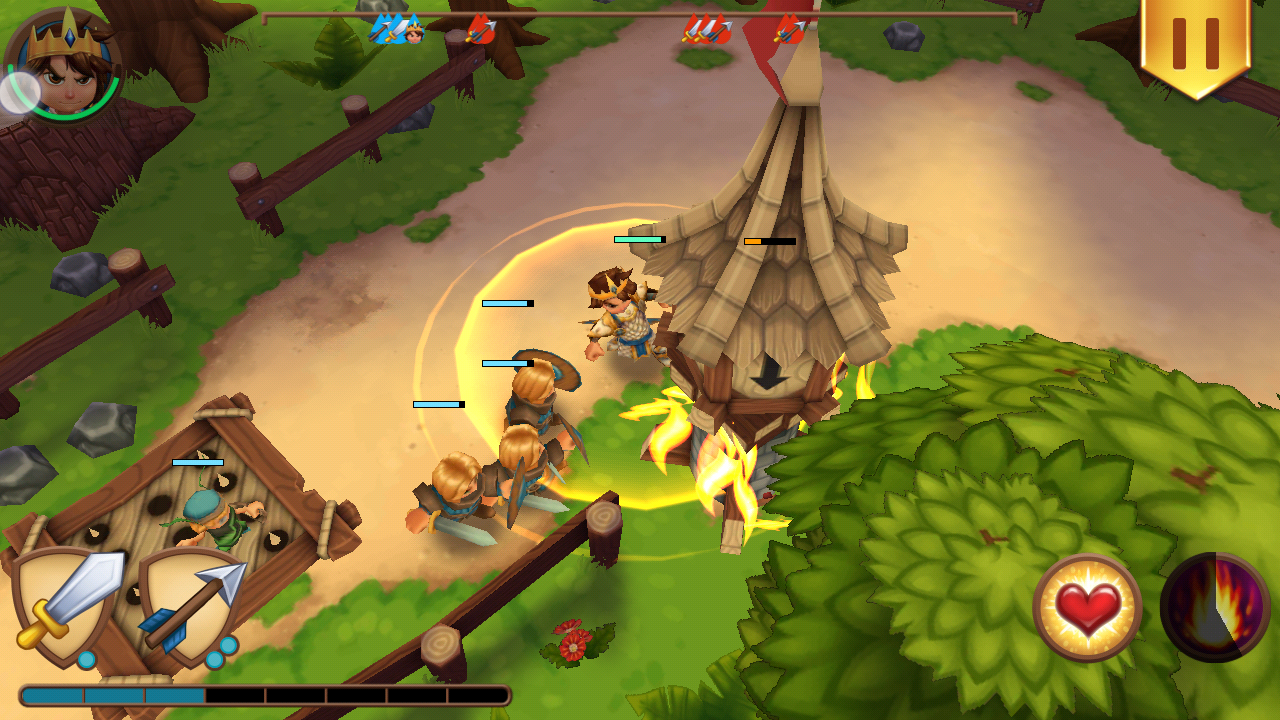Screen dimensions: 1280x720
Task: Click the hero's health bar above his head
Action: 641,241
